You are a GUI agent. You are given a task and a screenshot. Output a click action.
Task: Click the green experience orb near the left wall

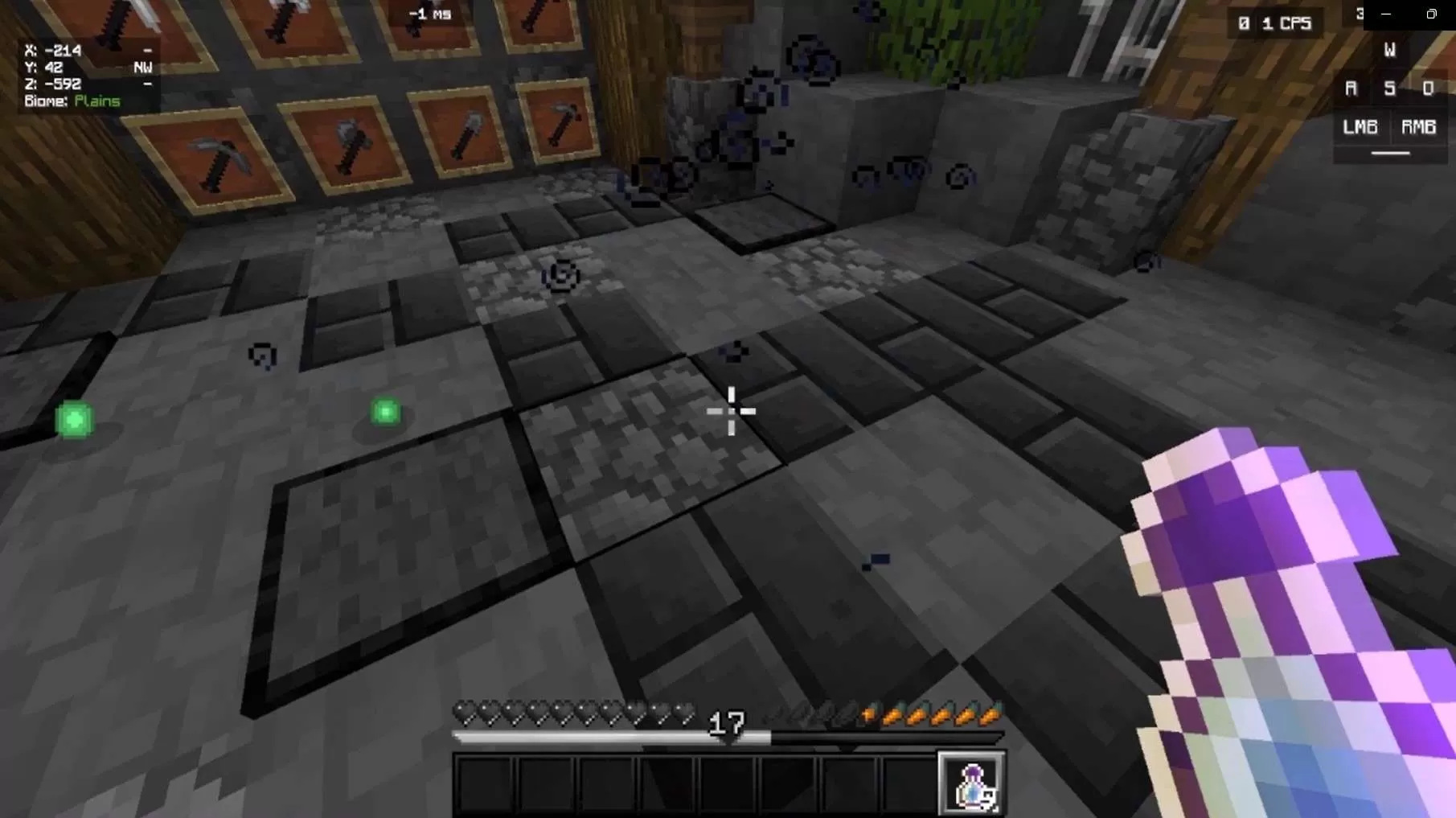point(74,419)
